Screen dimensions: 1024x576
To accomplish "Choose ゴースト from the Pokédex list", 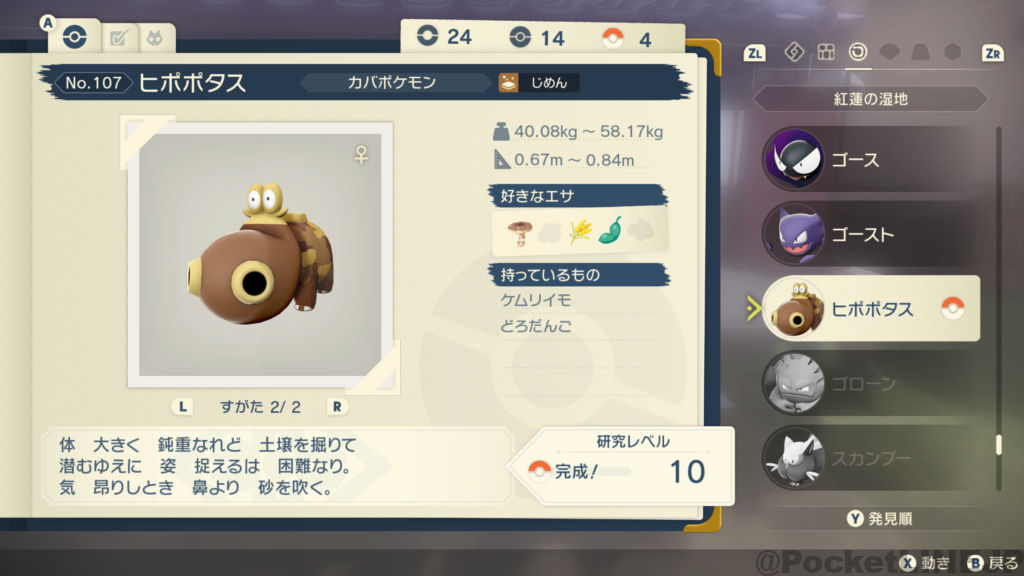I will tap(868, 235).
